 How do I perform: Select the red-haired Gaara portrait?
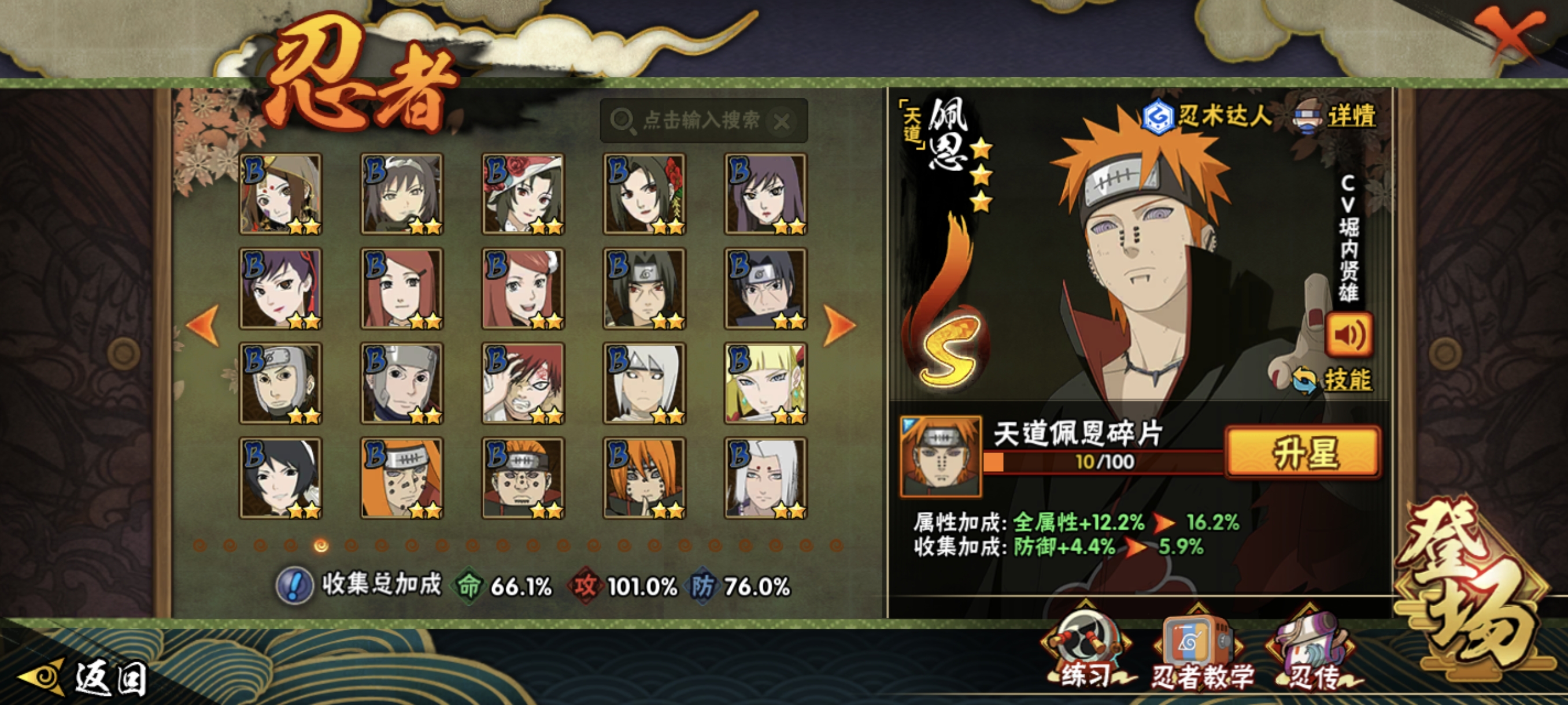click(523, 383)
